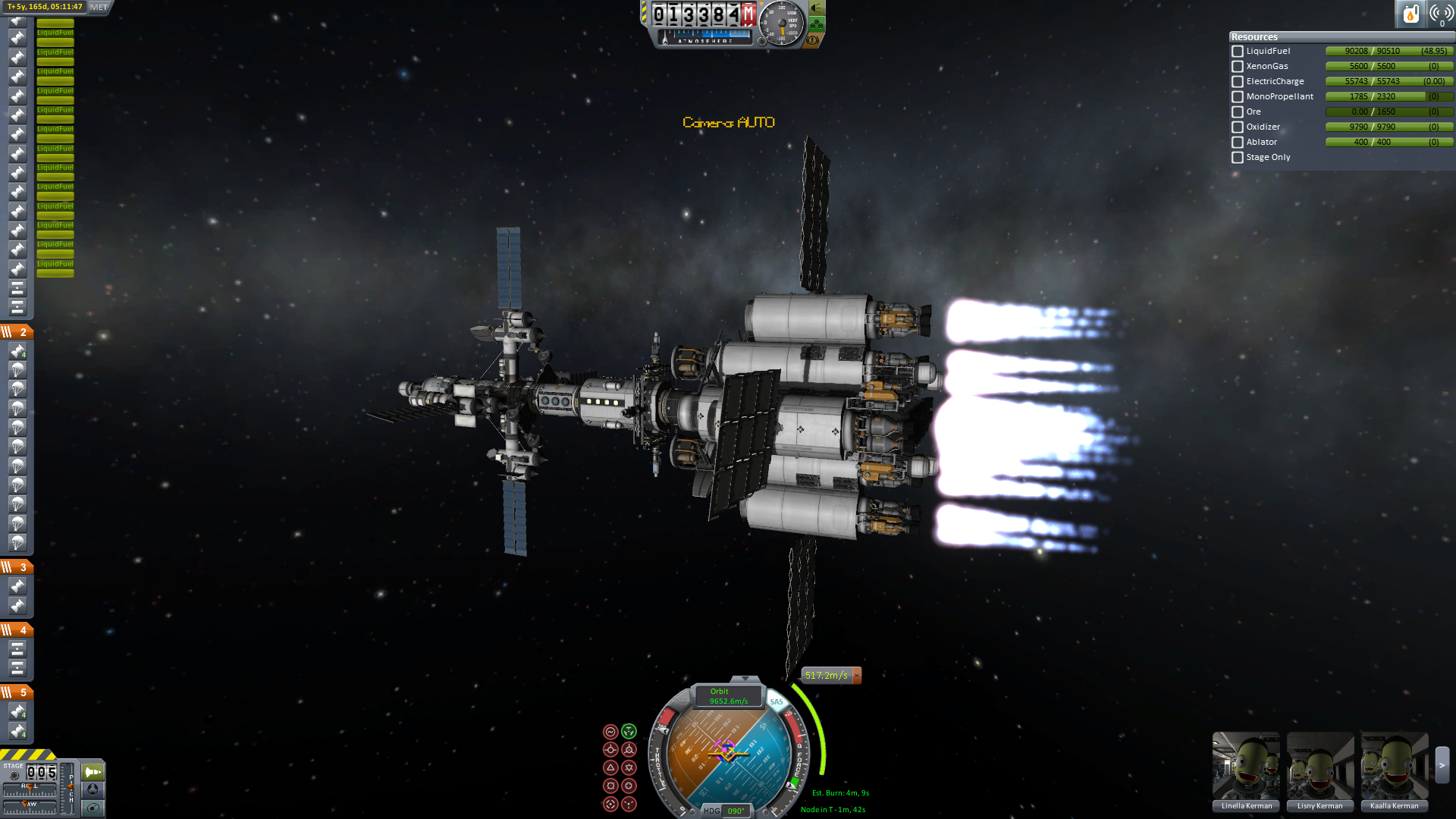1456x819 pixels.
Task: Cycle the navball Orbit speed mode
Action: (728, 696)
